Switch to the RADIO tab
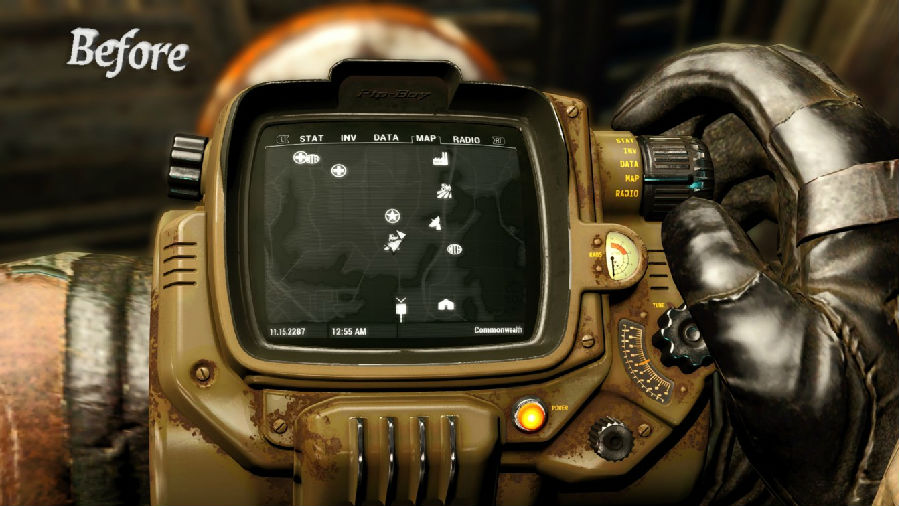 tap(468, 139)
